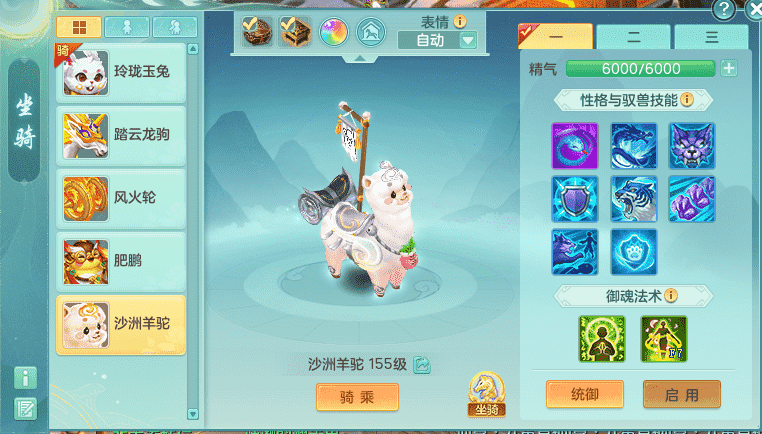Screen dimensions: 762x434
Task: Open the rainbow color wheel icon
Action: click(x=332, y=33)
